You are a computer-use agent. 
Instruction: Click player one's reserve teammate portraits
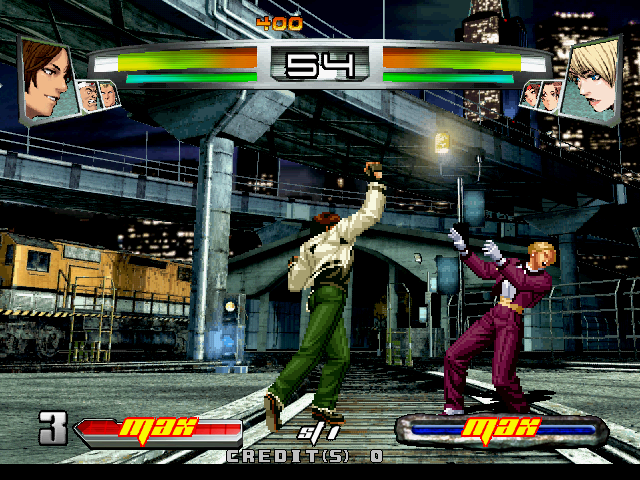point(98,95)
